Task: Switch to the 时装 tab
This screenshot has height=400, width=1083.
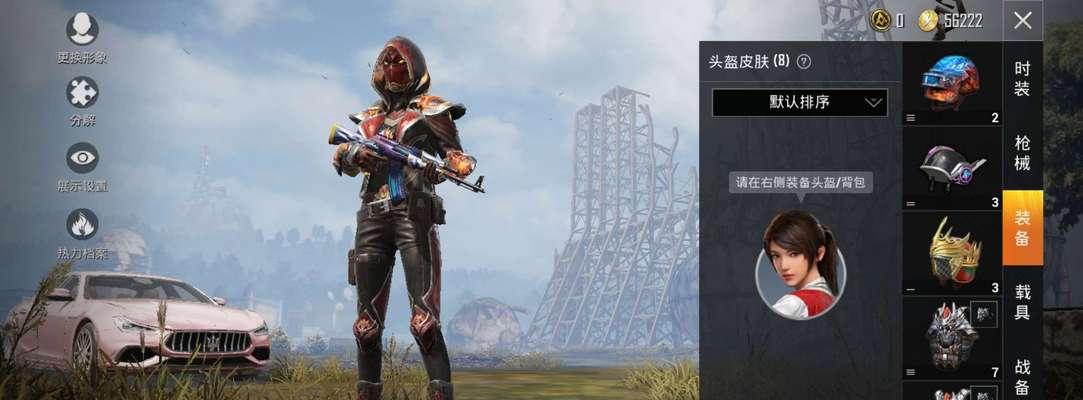Action: coord(1022,79)
